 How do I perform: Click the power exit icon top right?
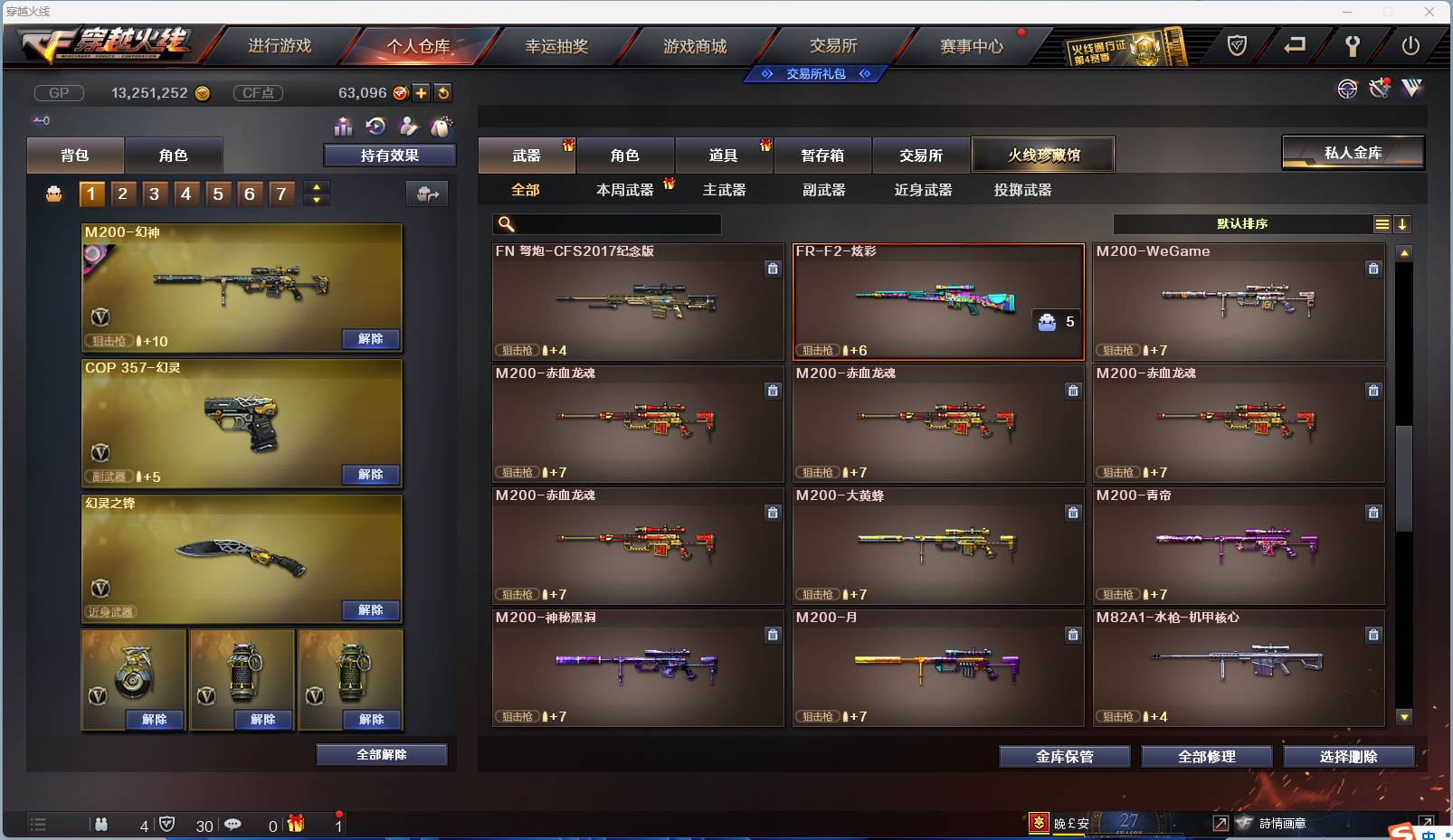pyautogui.click(x=1411, y=46)
